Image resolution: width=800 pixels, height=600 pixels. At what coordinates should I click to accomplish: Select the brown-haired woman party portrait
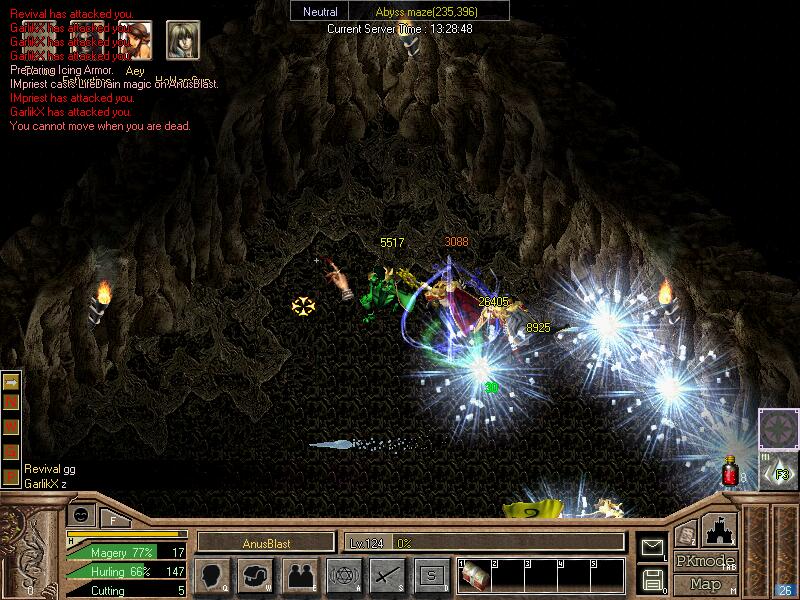click(135, 38)
